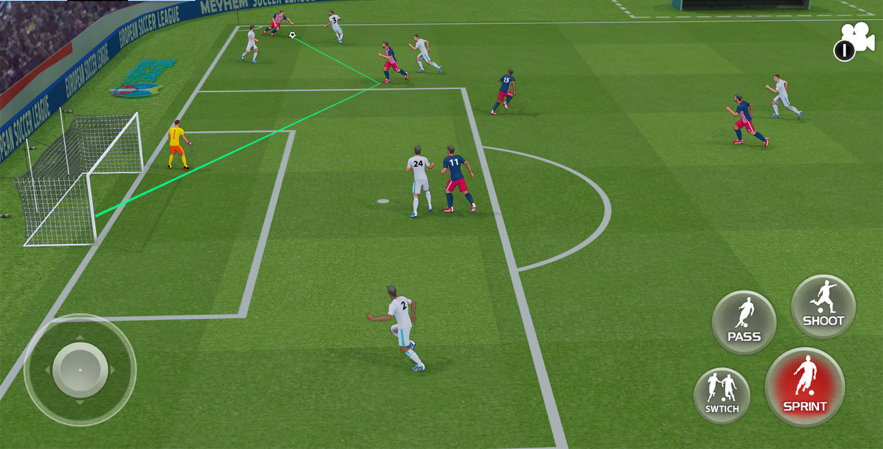
Task: Hit the SHOOT button
Action: [823, 306]
